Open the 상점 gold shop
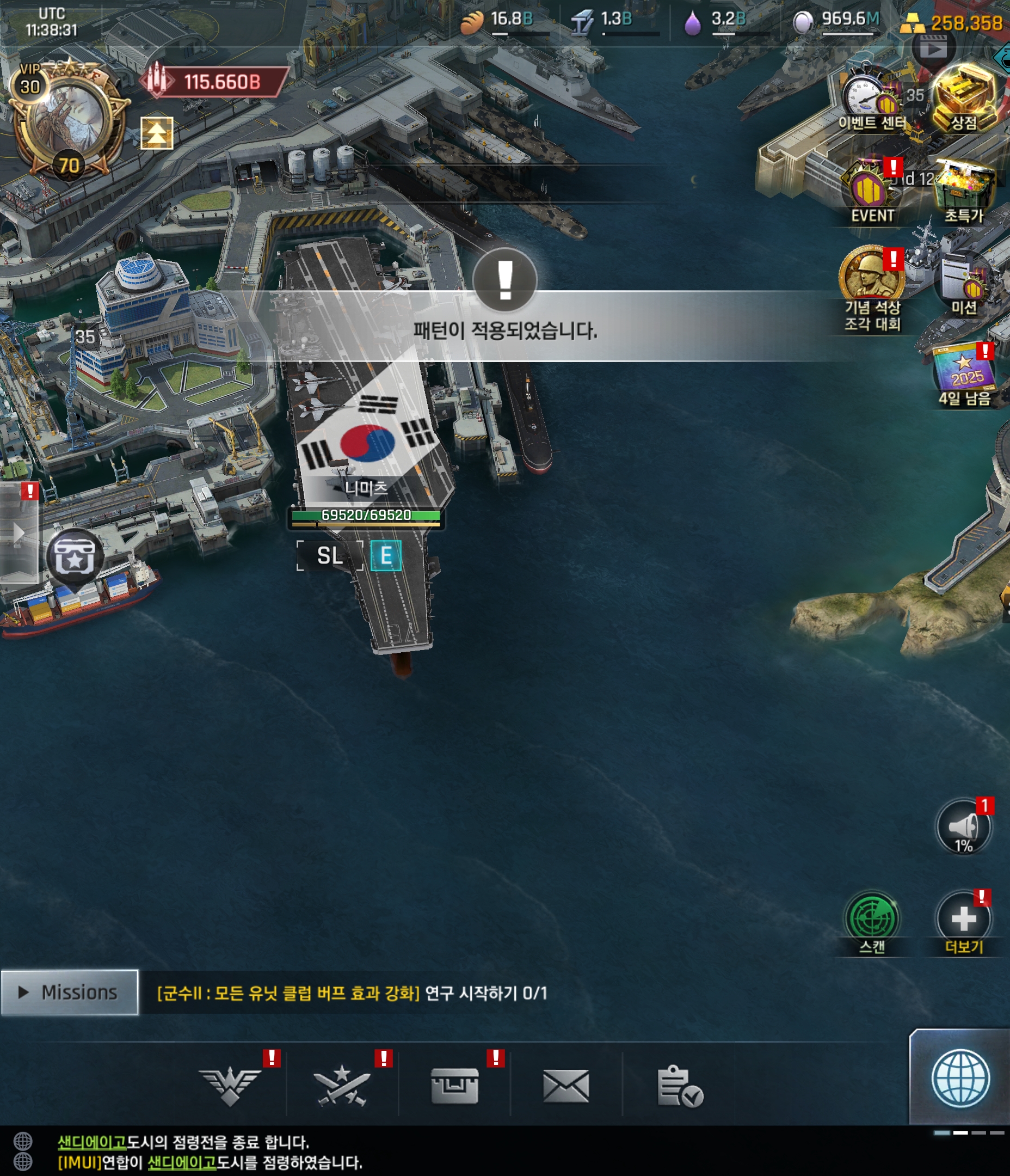Viewport: 1010px width, 1176px height. (963, 96)
